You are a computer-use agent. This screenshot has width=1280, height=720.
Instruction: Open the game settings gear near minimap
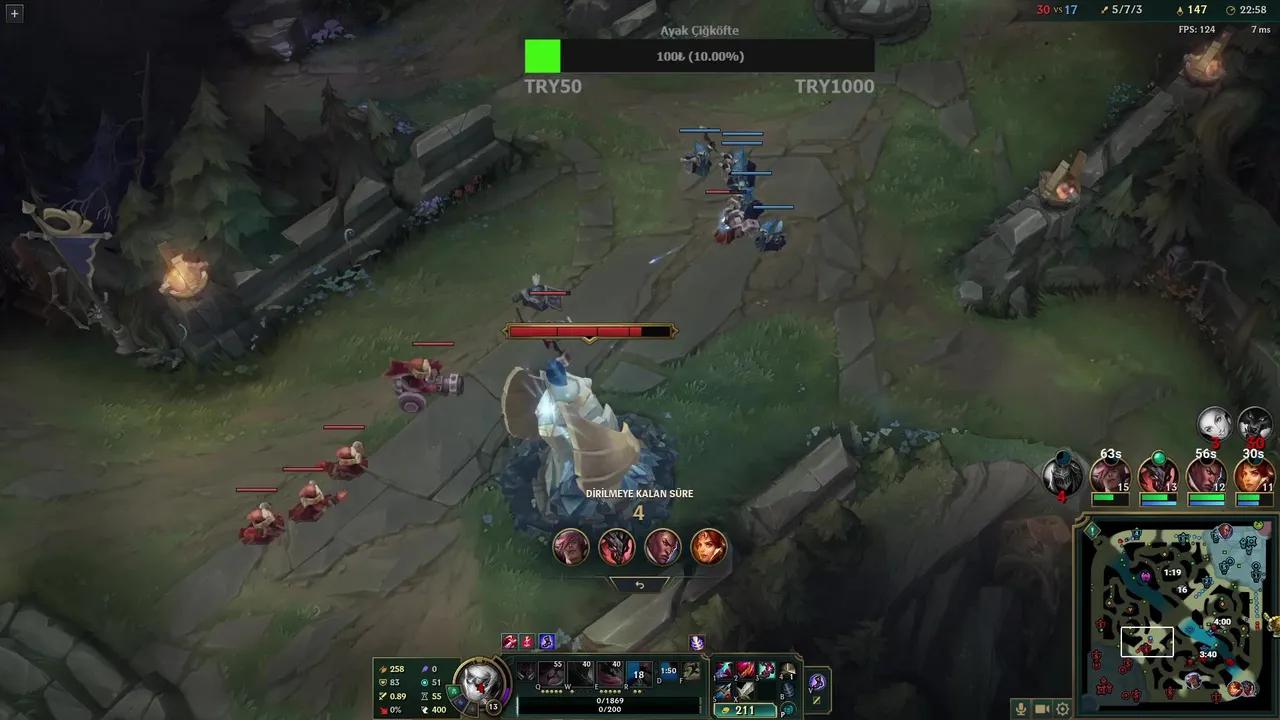pos(1062,708)
